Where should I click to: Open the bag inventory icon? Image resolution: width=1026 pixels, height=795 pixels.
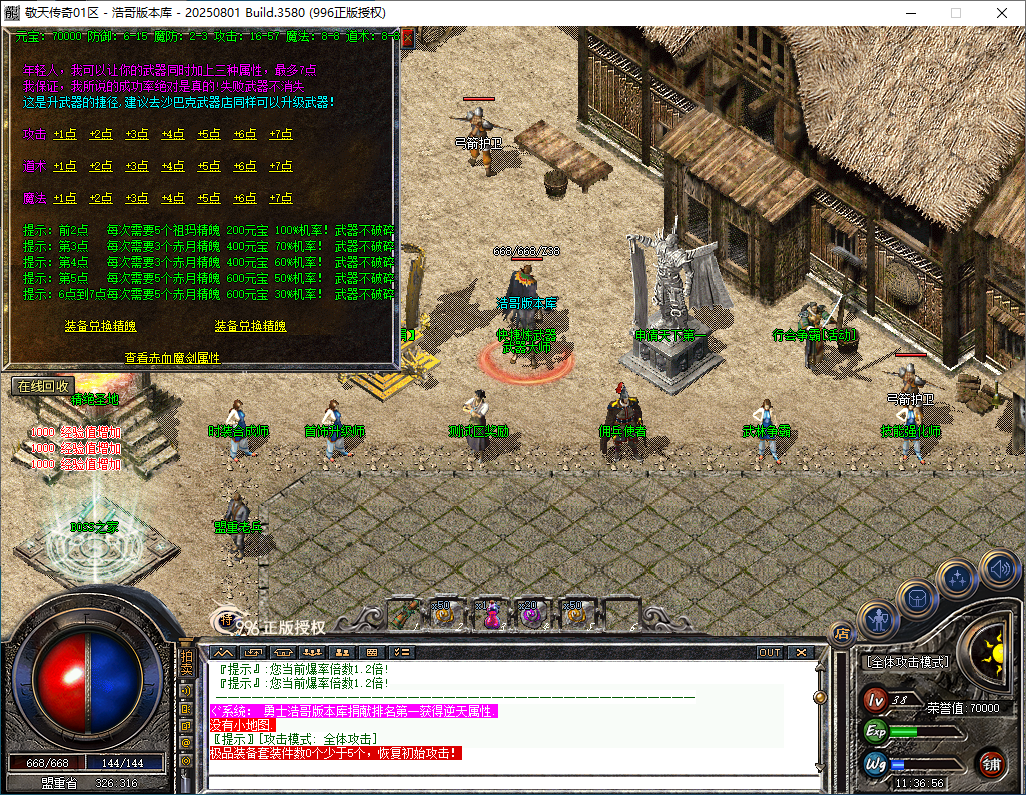(917, 598)
